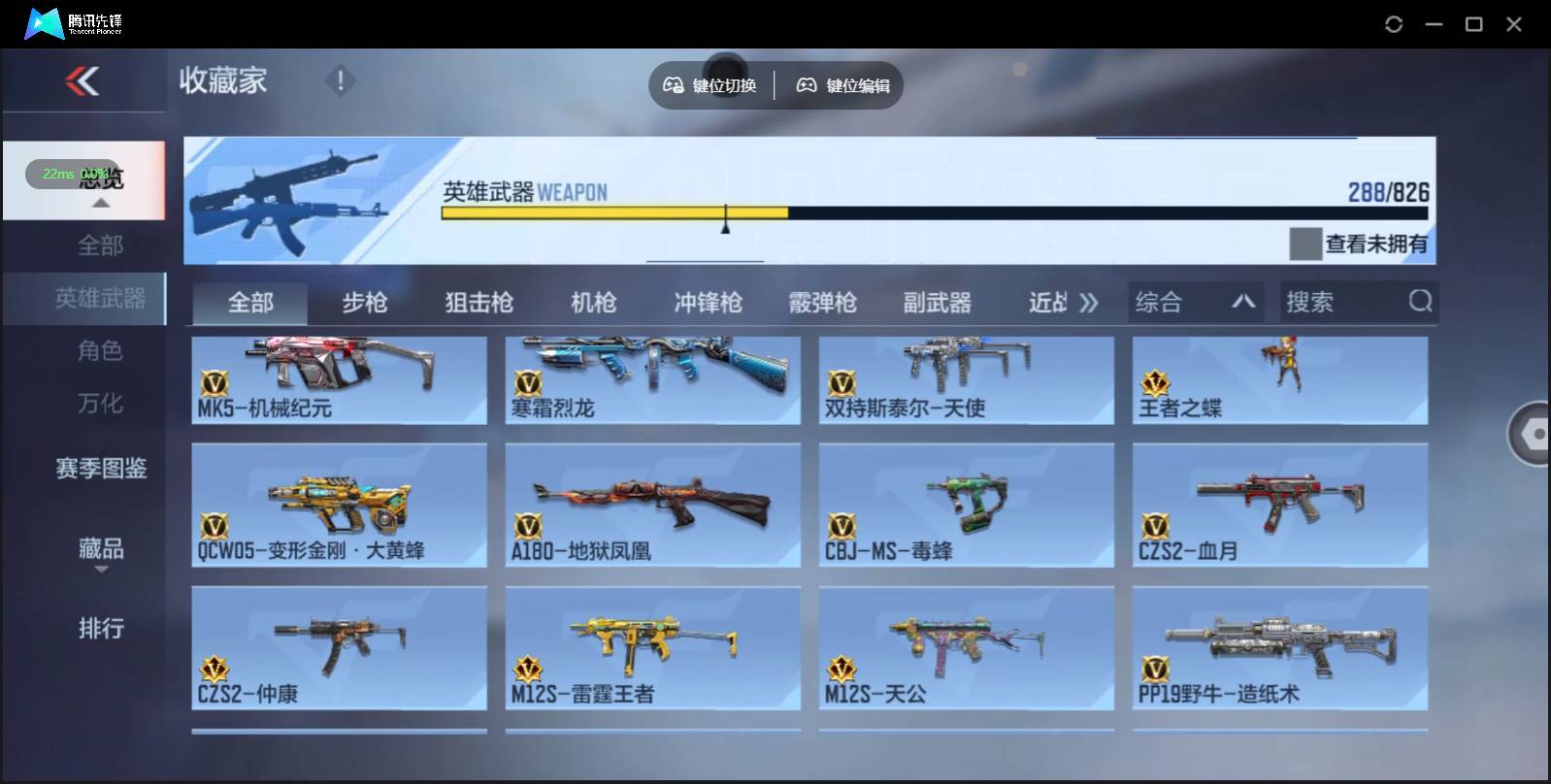Screen dimensions: 1551x784
Task: Click the refresh icon in the title bar
Action: pyautogui.click(x=1395, y=23)
